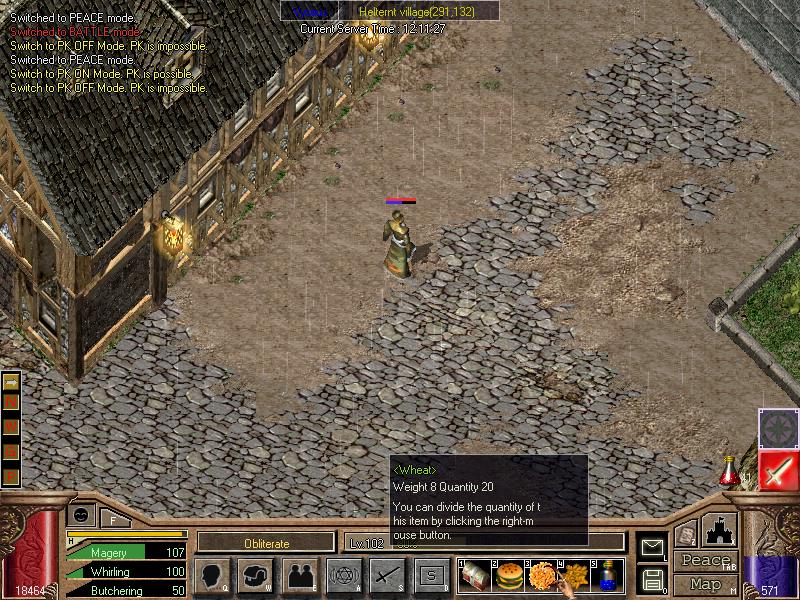
Task: Click the floppy disk save icon
Action: coord(651,579)
